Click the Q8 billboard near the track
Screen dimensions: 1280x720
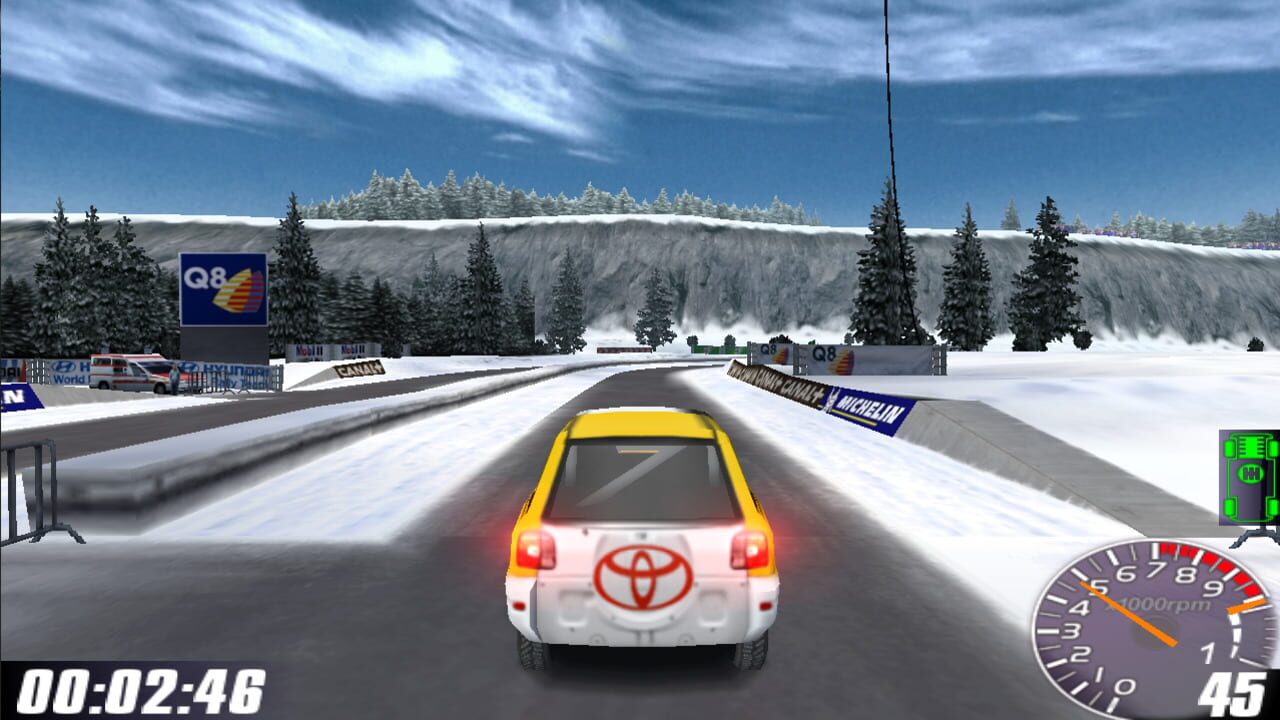(221, 291)
